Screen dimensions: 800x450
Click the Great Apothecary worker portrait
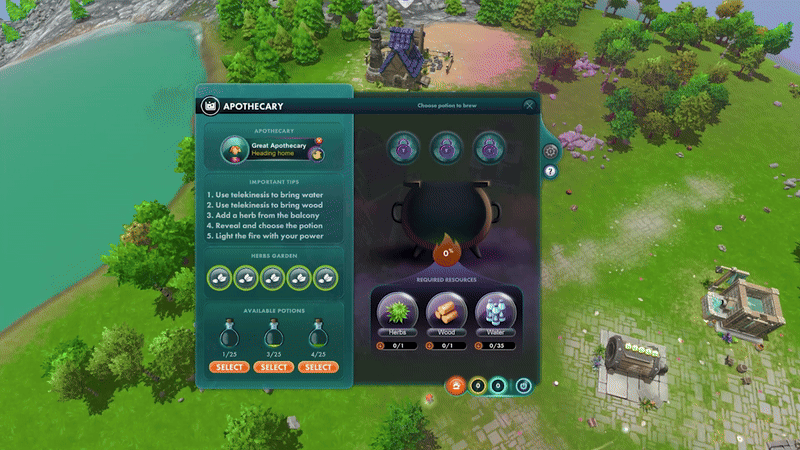[x=234, y=150]
